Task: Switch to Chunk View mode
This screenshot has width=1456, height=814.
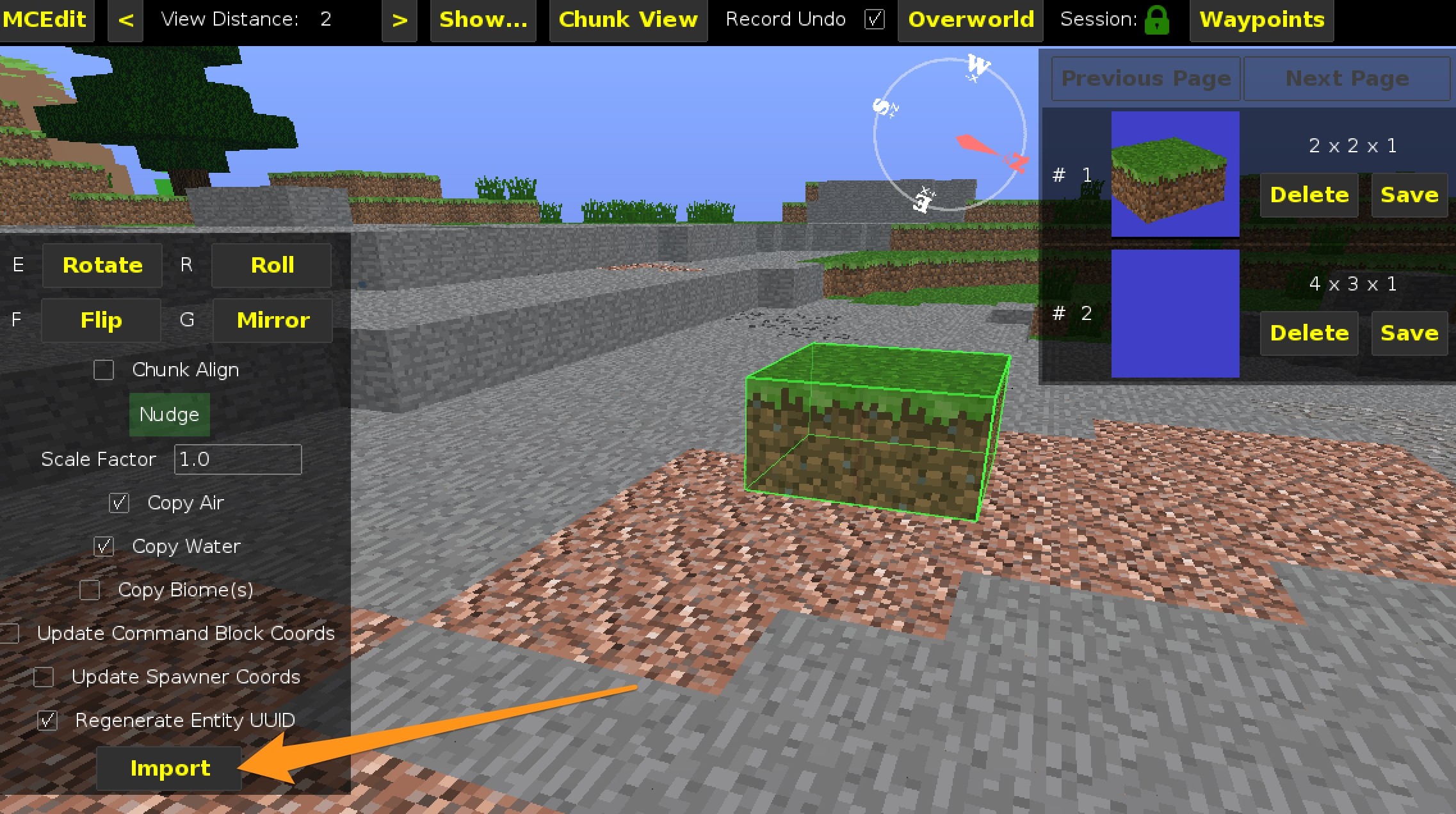Action: point(627,20)
